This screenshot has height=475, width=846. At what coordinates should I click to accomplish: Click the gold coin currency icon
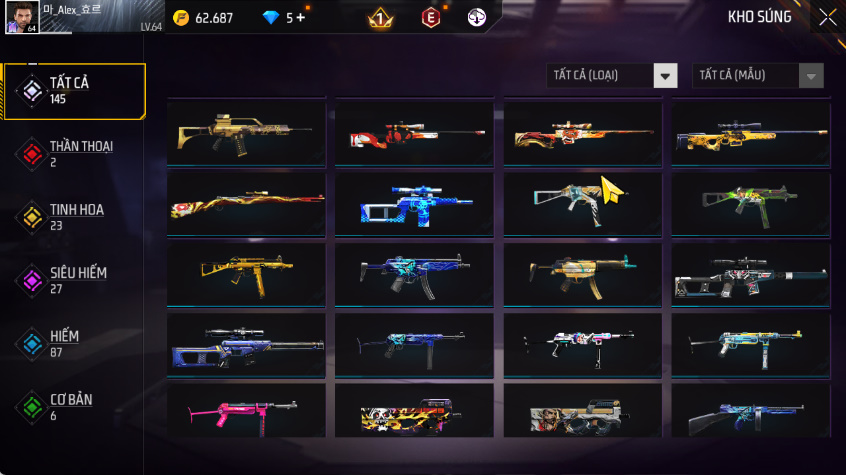(x=181, y=18)
